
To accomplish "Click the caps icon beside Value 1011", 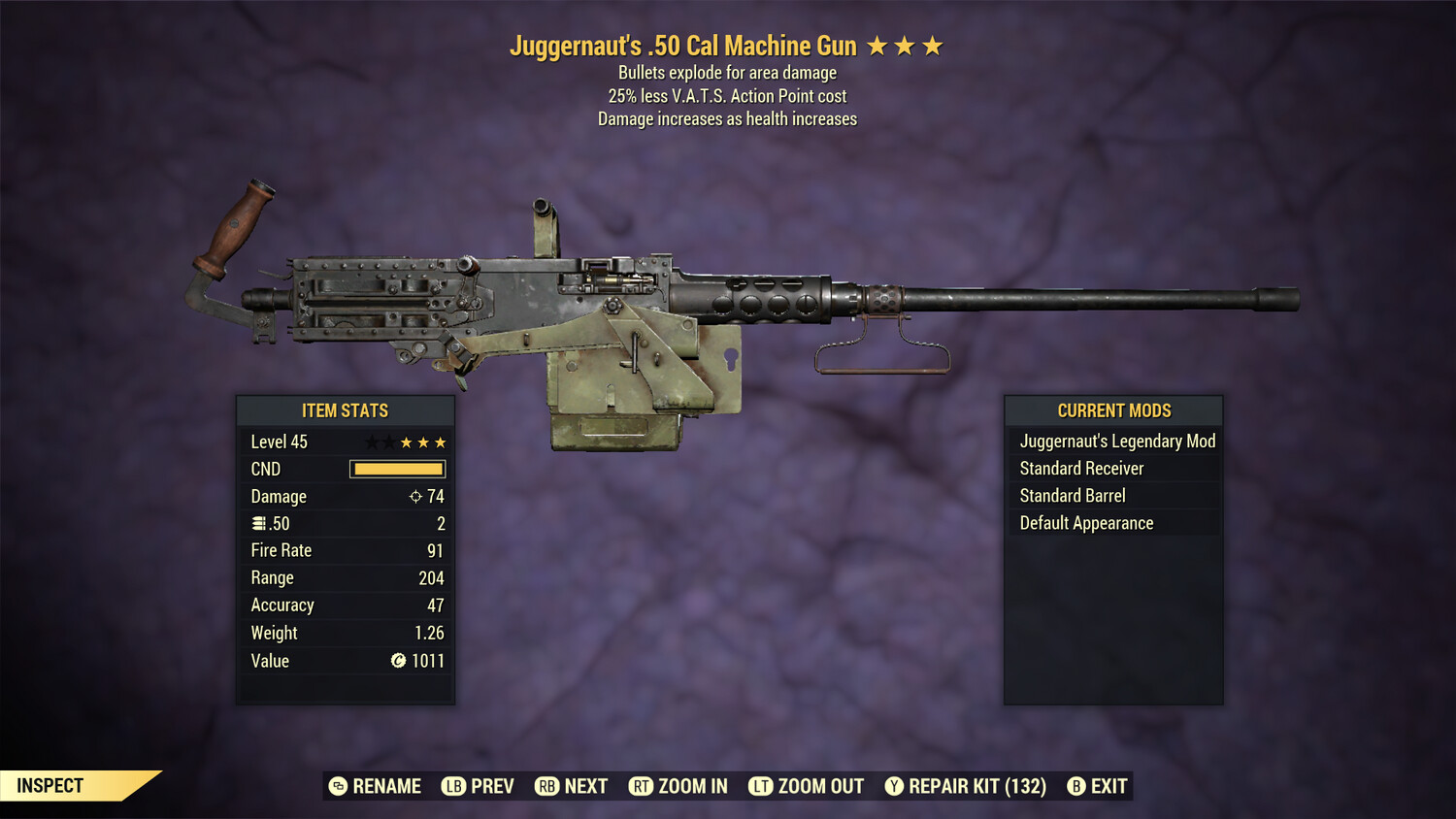I will point(396,661).
